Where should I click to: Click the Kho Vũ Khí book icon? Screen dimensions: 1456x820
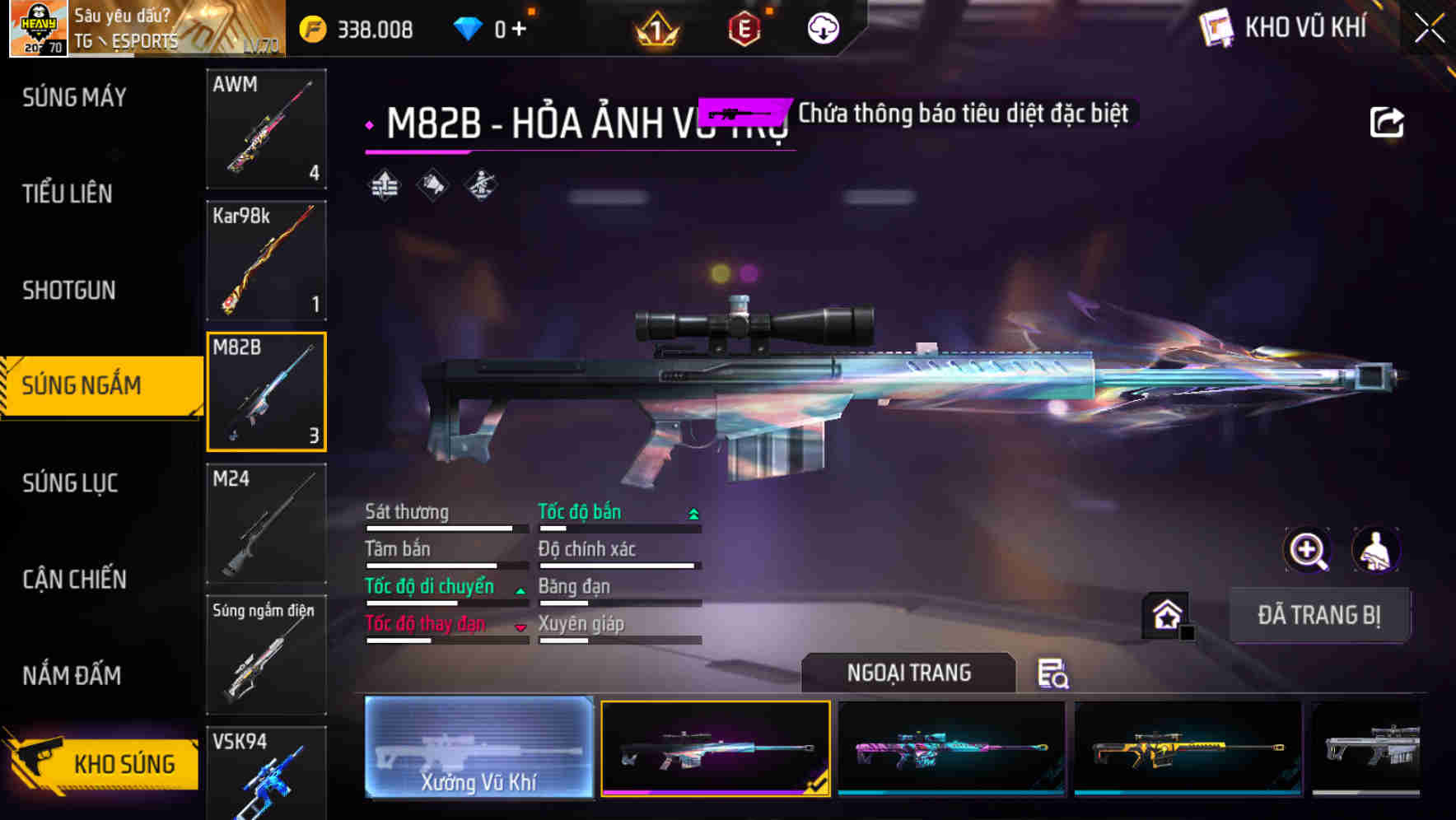click(x=1216, y=27)
